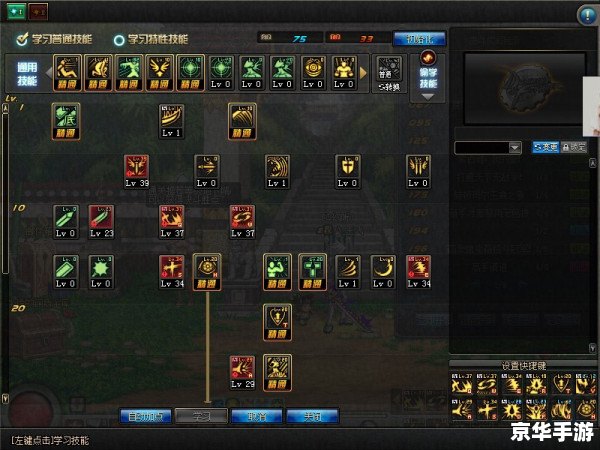The height and width of the screenshot is (450, 600).
Task: Select the red Lv 23 skill icon
Action: point(102,221)
